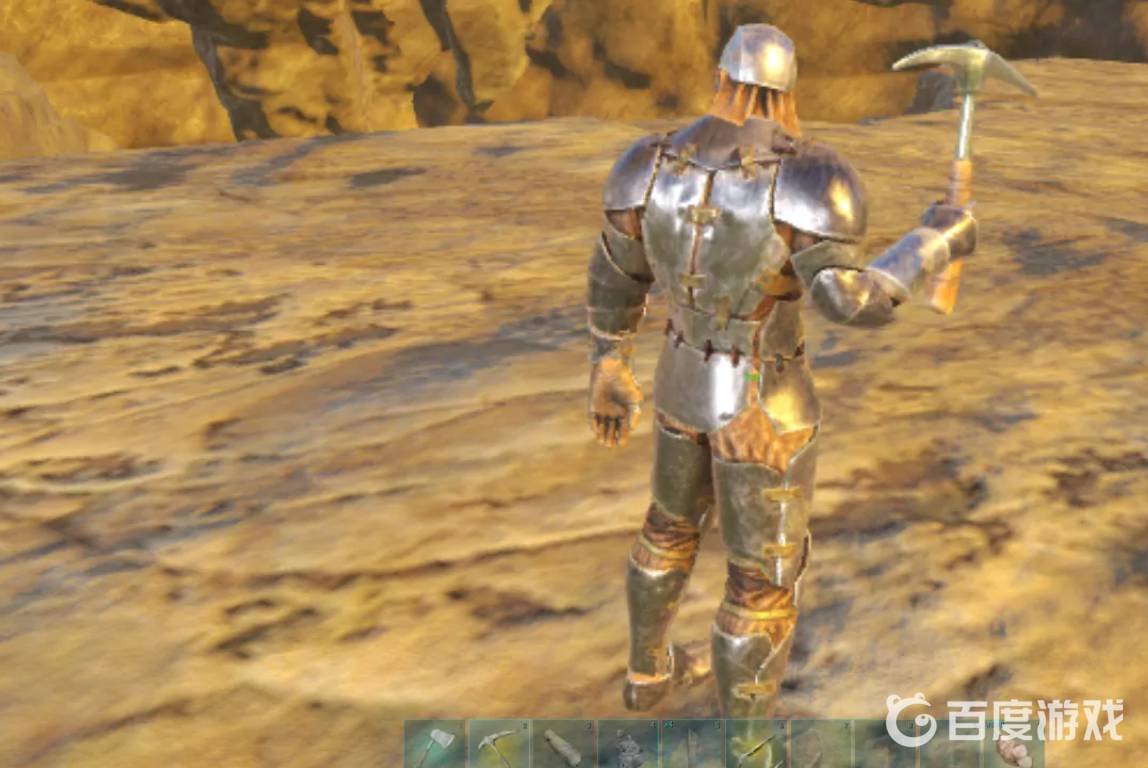Equip the pickaxe from the hotbar
1148x768 pixels.
pyautogui.click(x=499, y=745)
